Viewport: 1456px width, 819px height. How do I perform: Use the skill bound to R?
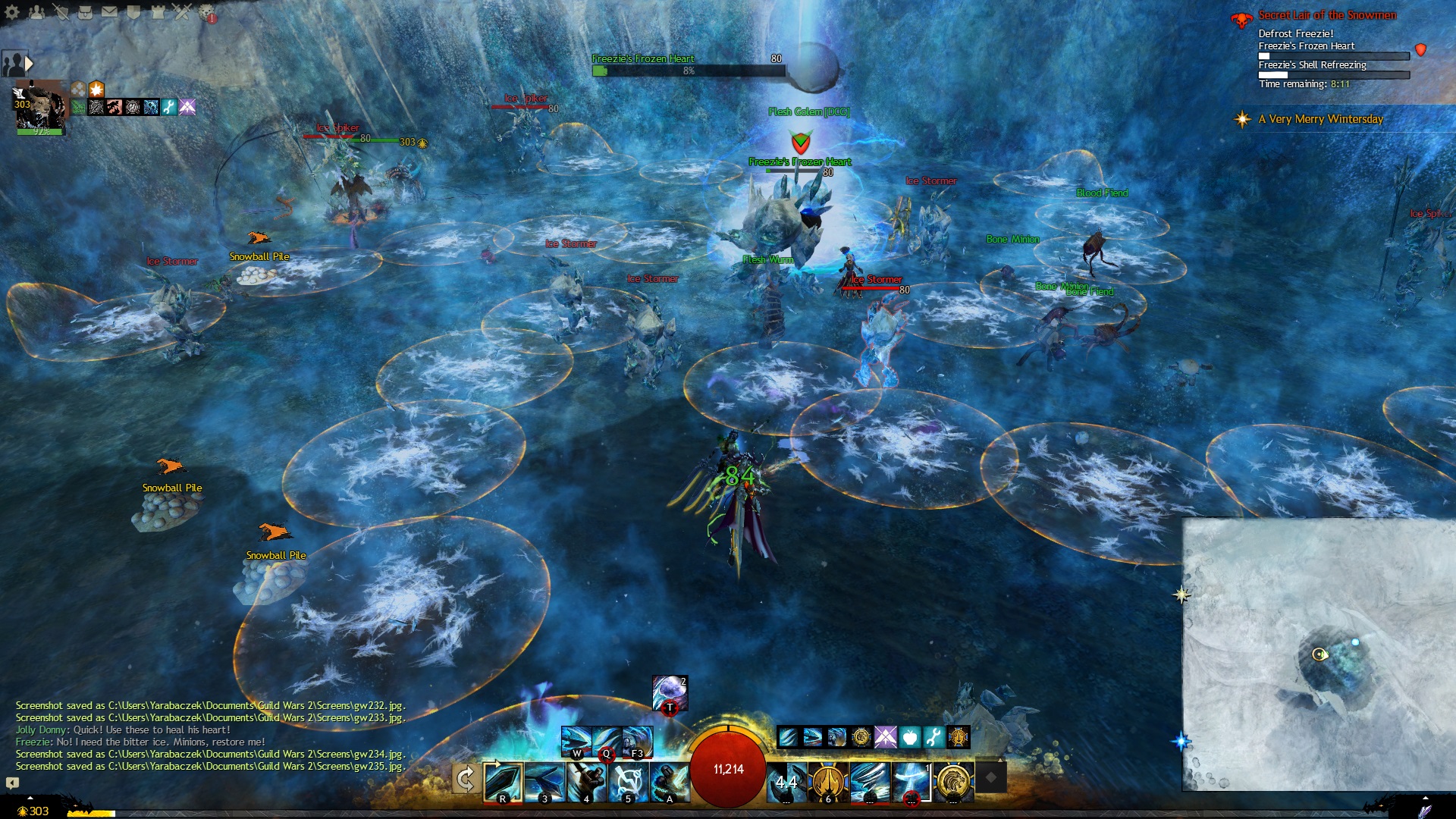(x=503, y=782)
